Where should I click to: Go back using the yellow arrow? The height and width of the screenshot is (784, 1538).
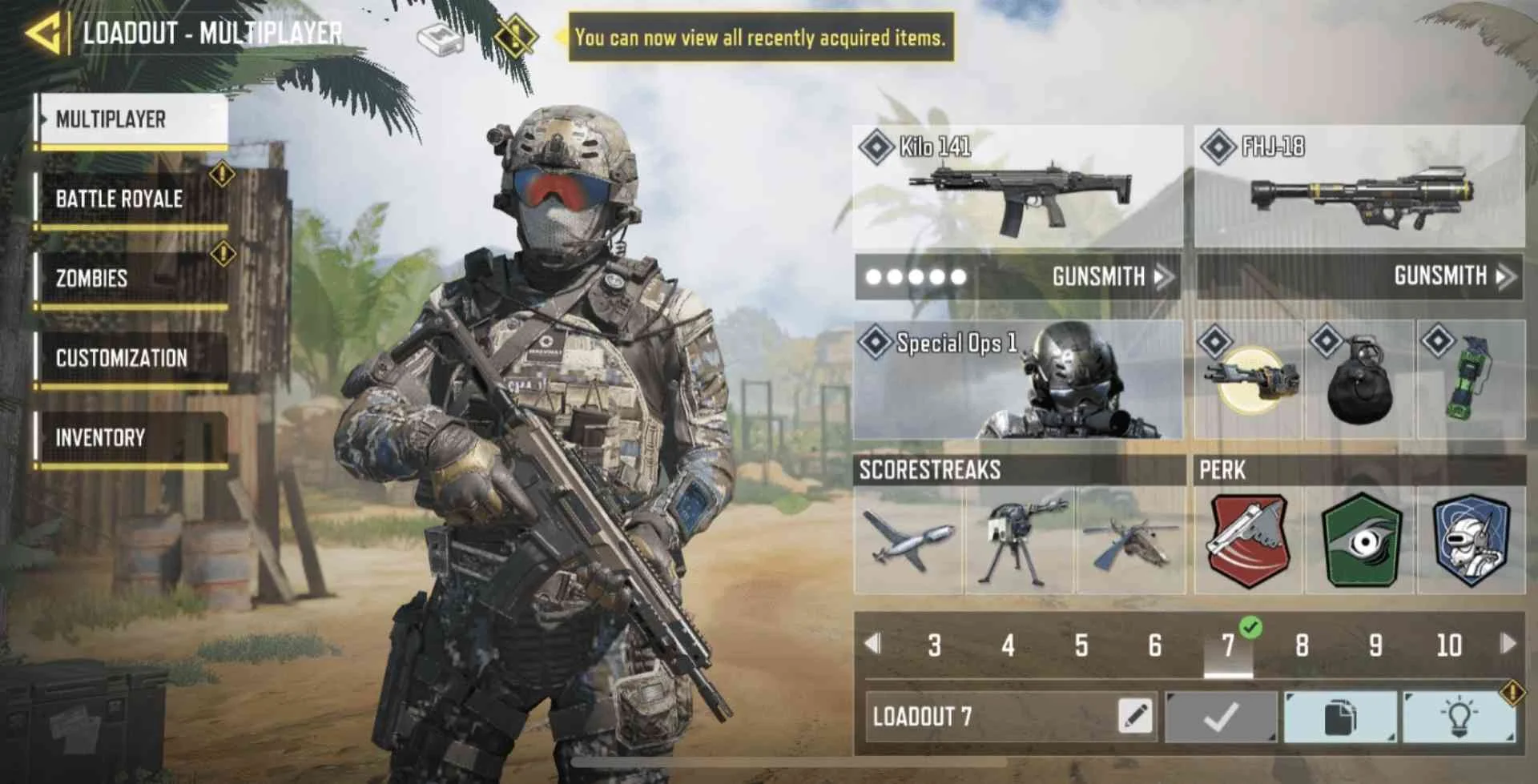[43, 34]
